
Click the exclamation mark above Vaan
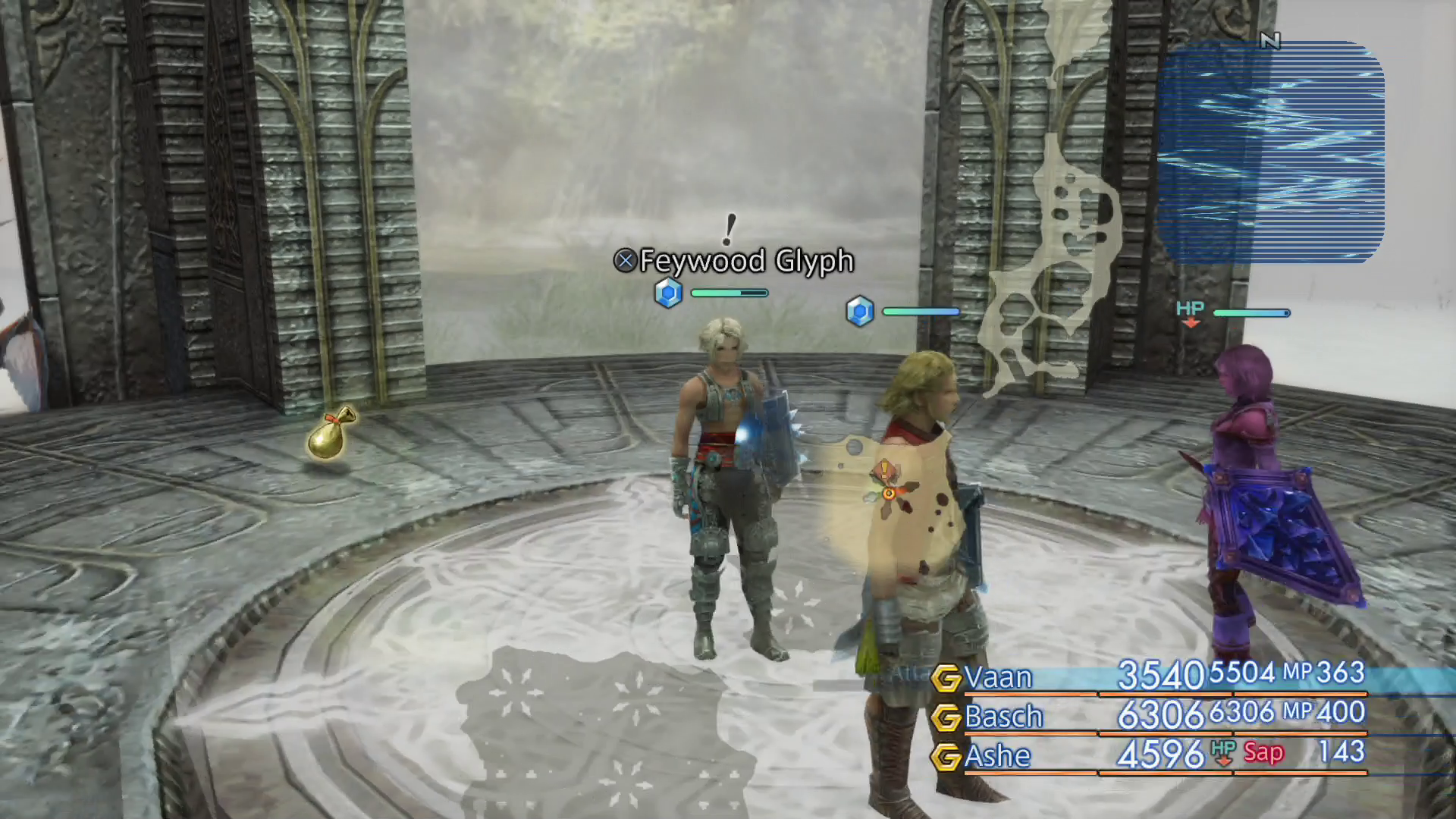click(730, 227)
